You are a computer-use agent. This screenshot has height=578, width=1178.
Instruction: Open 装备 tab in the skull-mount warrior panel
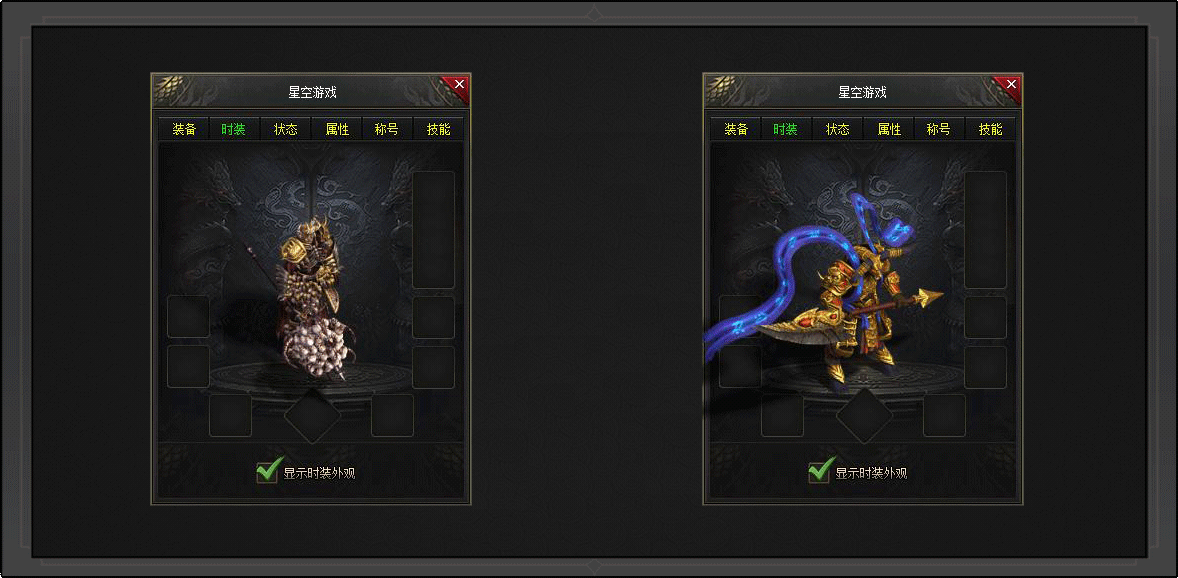(x=184, y=130)
